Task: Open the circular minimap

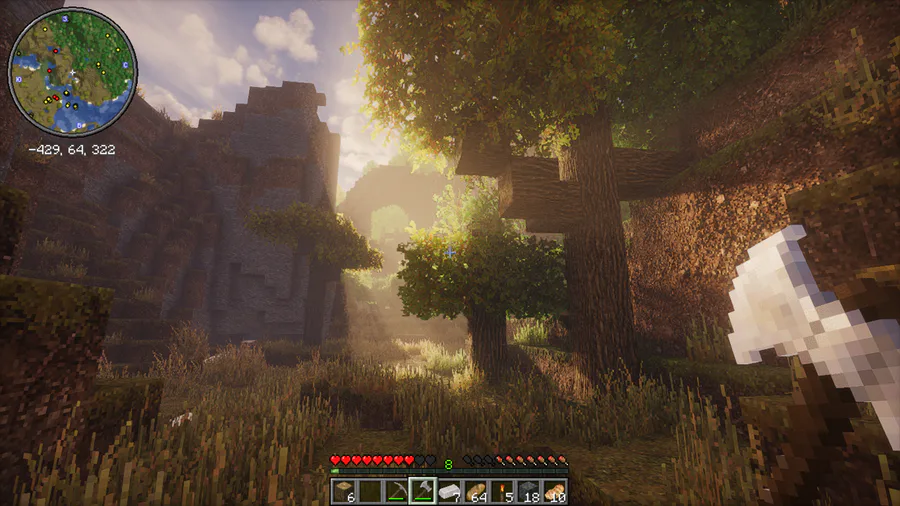Action: 72,72
